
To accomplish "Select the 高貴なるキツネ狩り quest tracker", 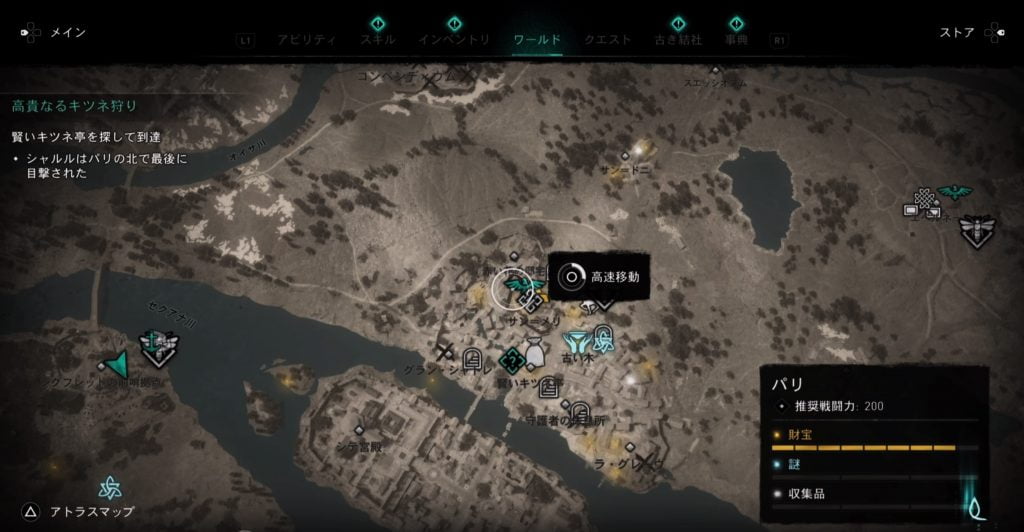I will (74, 105).
